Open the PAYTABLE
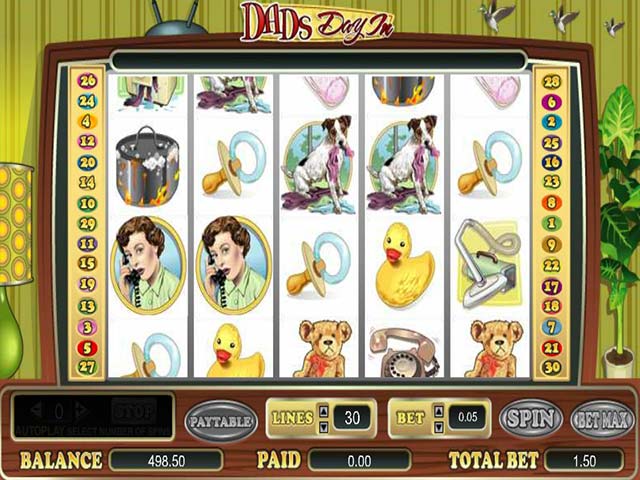Viewport: 640px width, 480px height. coord(220,420)
